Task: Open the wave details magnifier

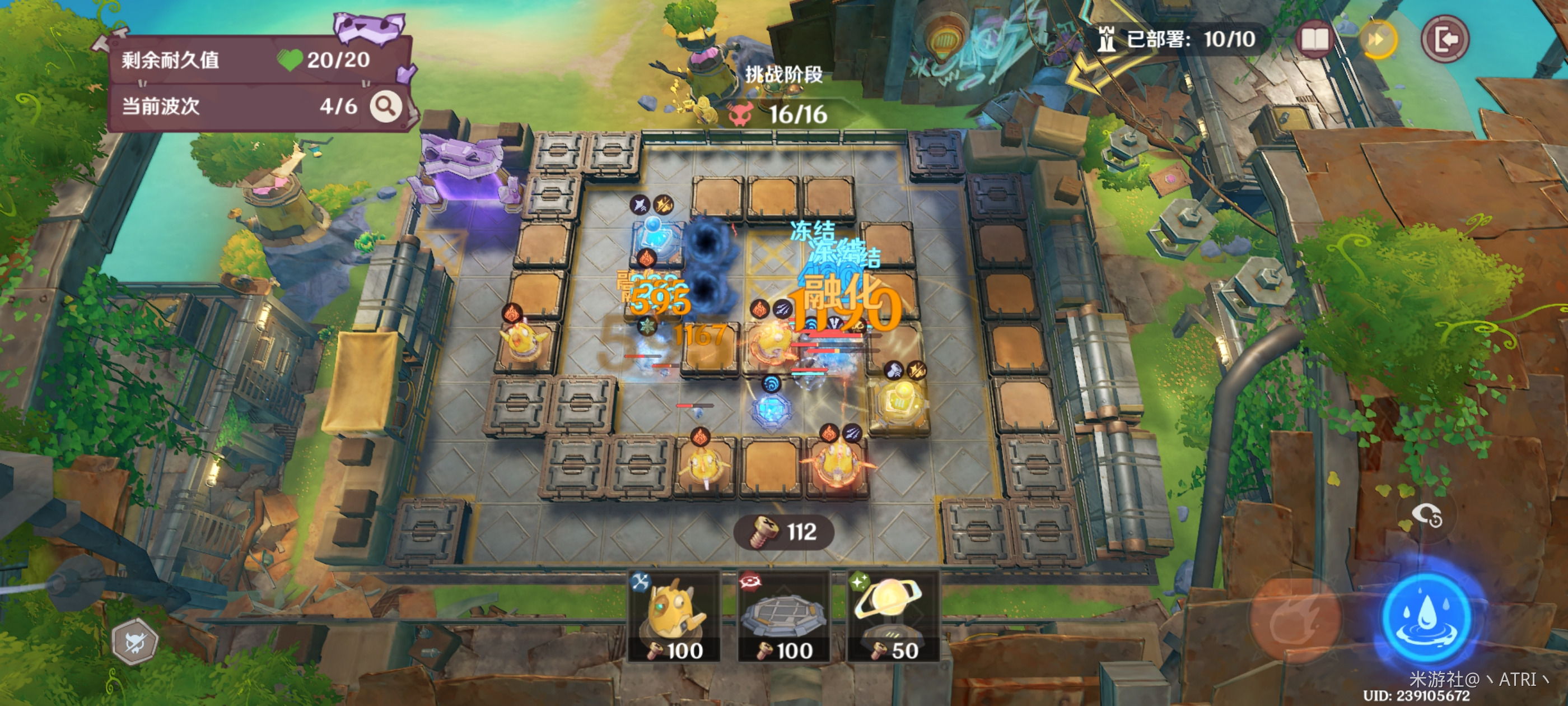Action: tap(386, 106)
